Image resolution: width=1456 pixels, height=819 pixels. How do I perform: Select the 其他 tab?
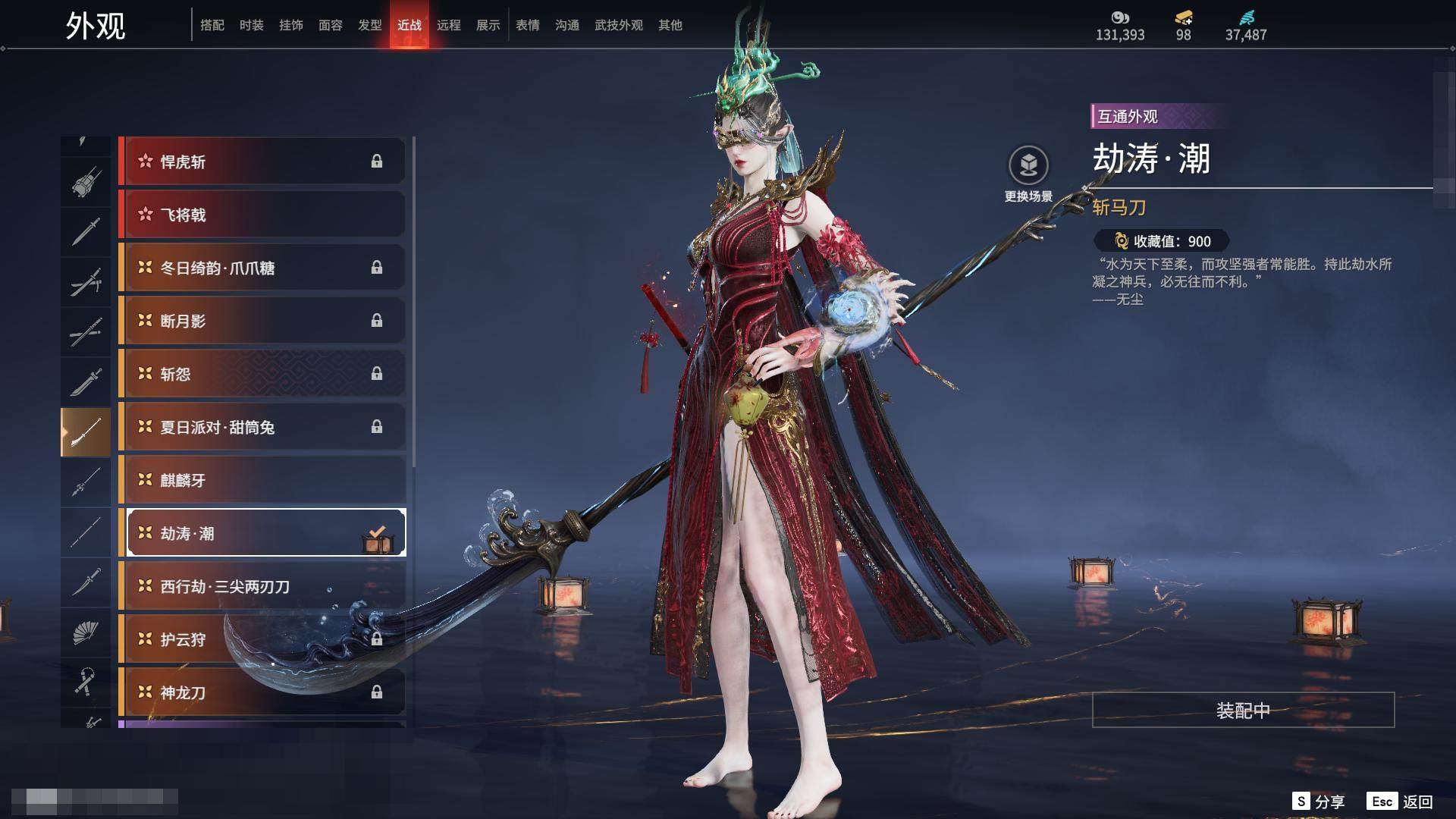(670, 25)
